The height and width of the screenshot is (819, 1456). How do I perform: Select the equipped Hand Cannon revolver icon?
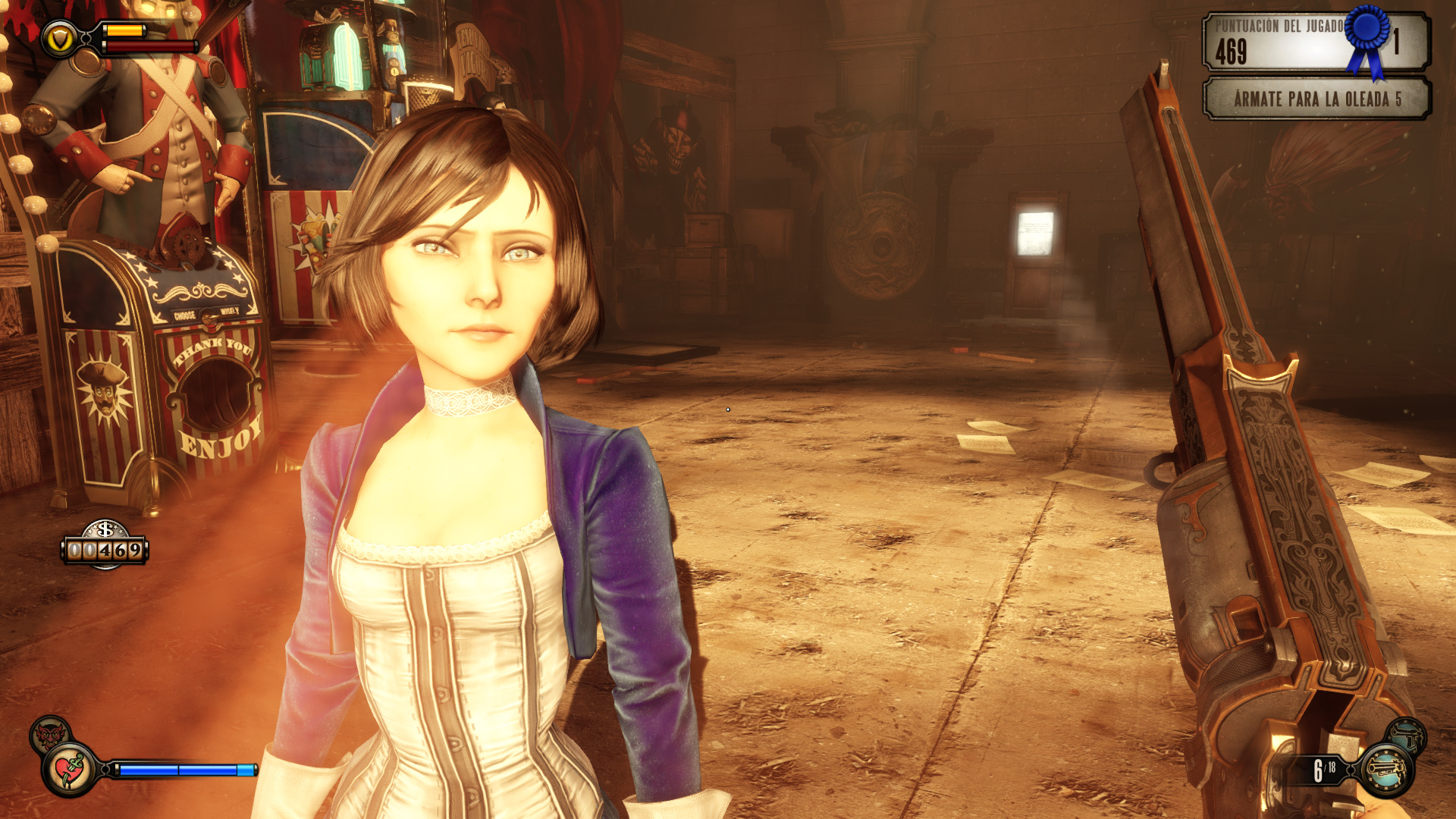tap(1387, 770)
